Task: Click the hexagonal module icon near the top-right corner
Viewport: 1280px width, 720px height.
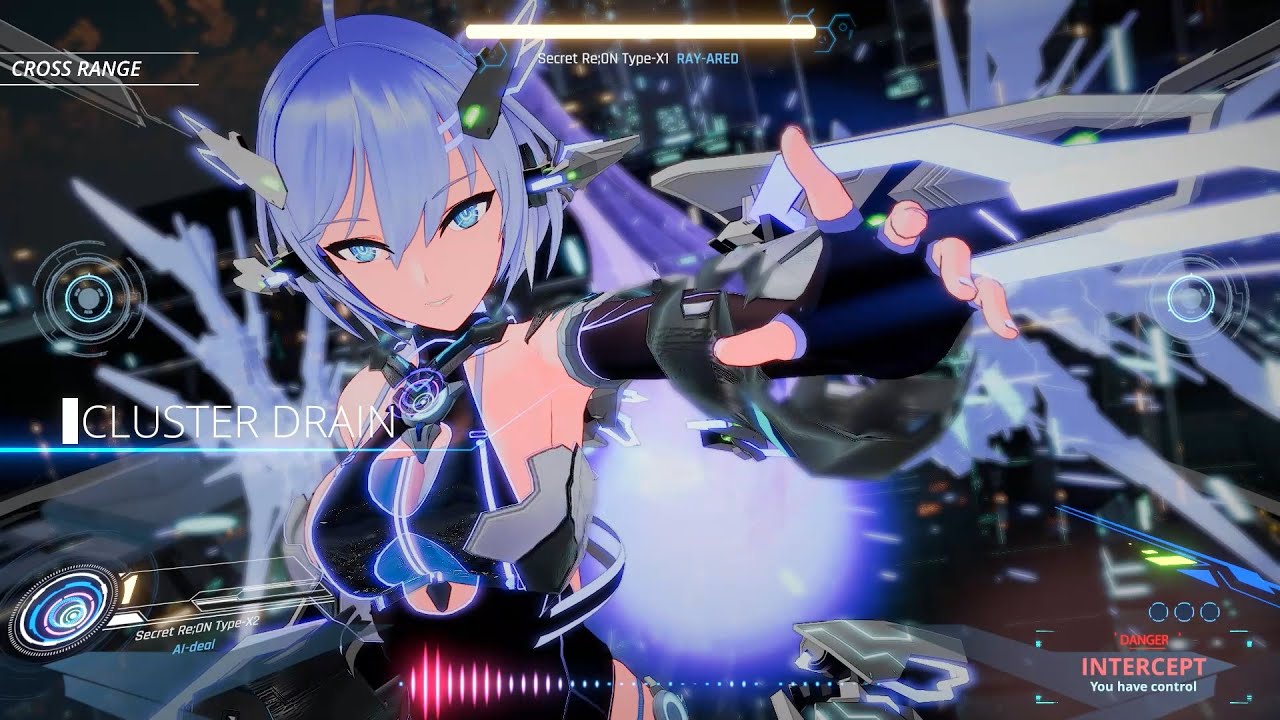Action: click(x=842, y=27)
